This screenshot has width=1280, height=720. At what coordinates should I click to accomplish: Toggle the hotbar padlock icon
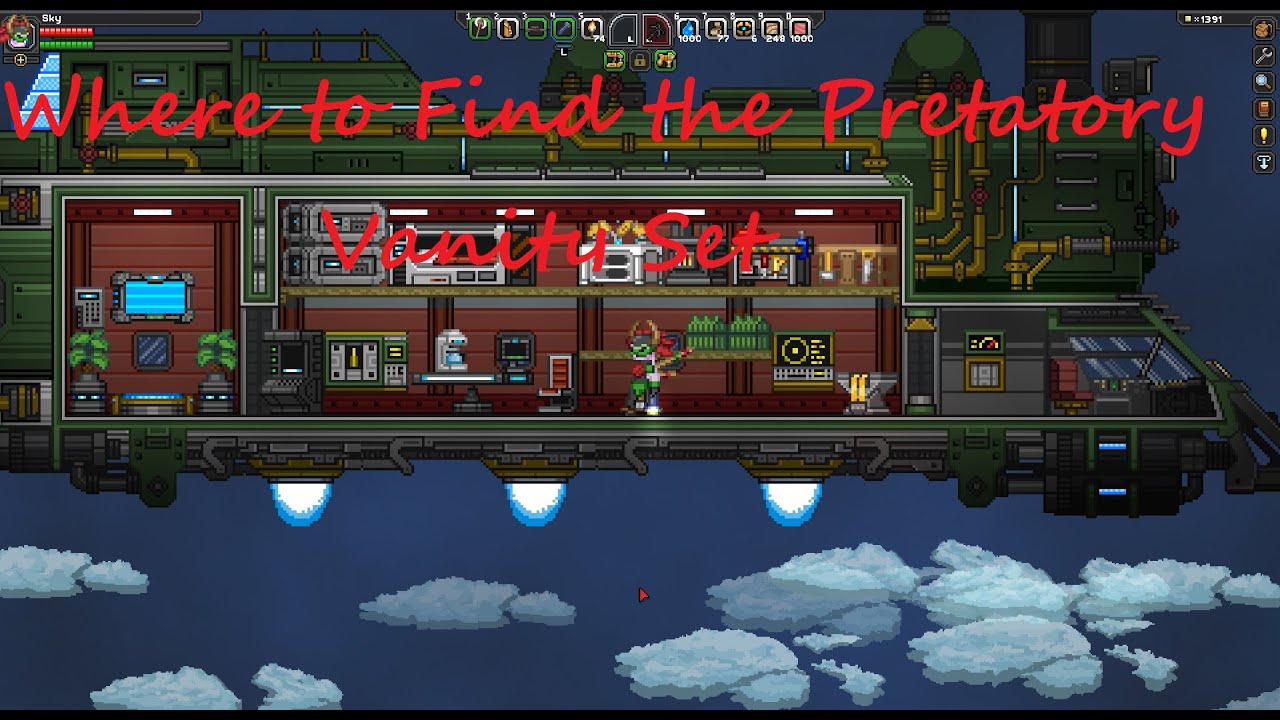point(638,61)
